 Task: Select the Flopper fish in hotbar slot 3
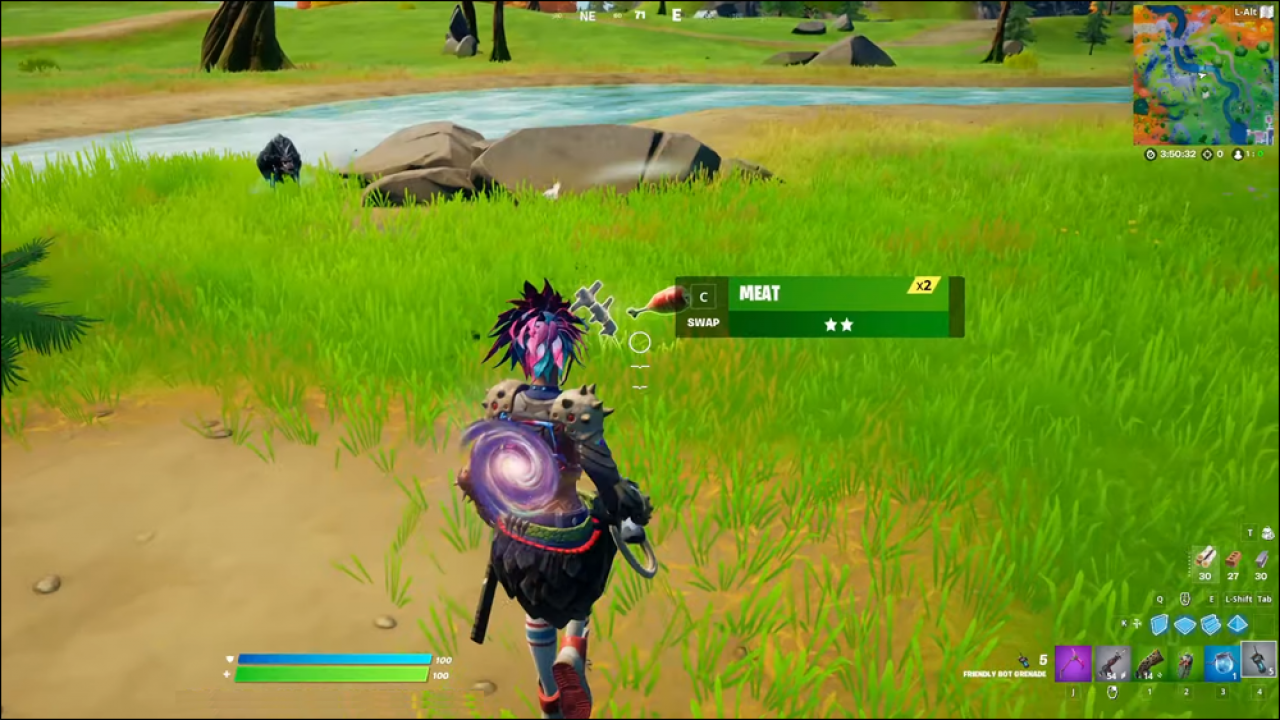[x=1222, y=663]
